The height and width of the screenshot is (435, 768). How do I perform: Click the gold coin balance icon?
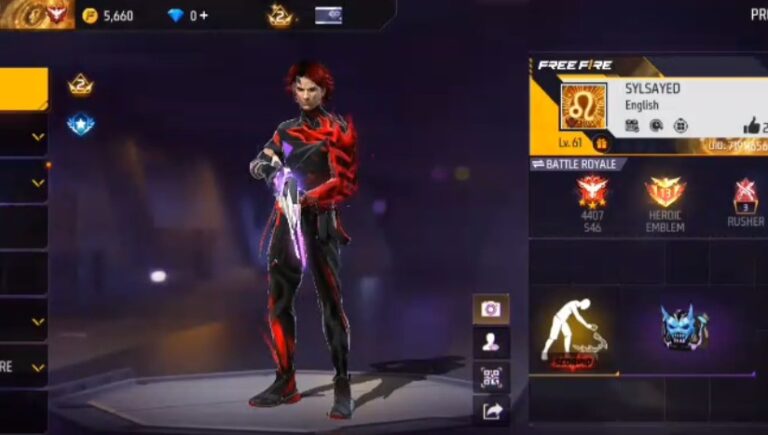(90, 16)
